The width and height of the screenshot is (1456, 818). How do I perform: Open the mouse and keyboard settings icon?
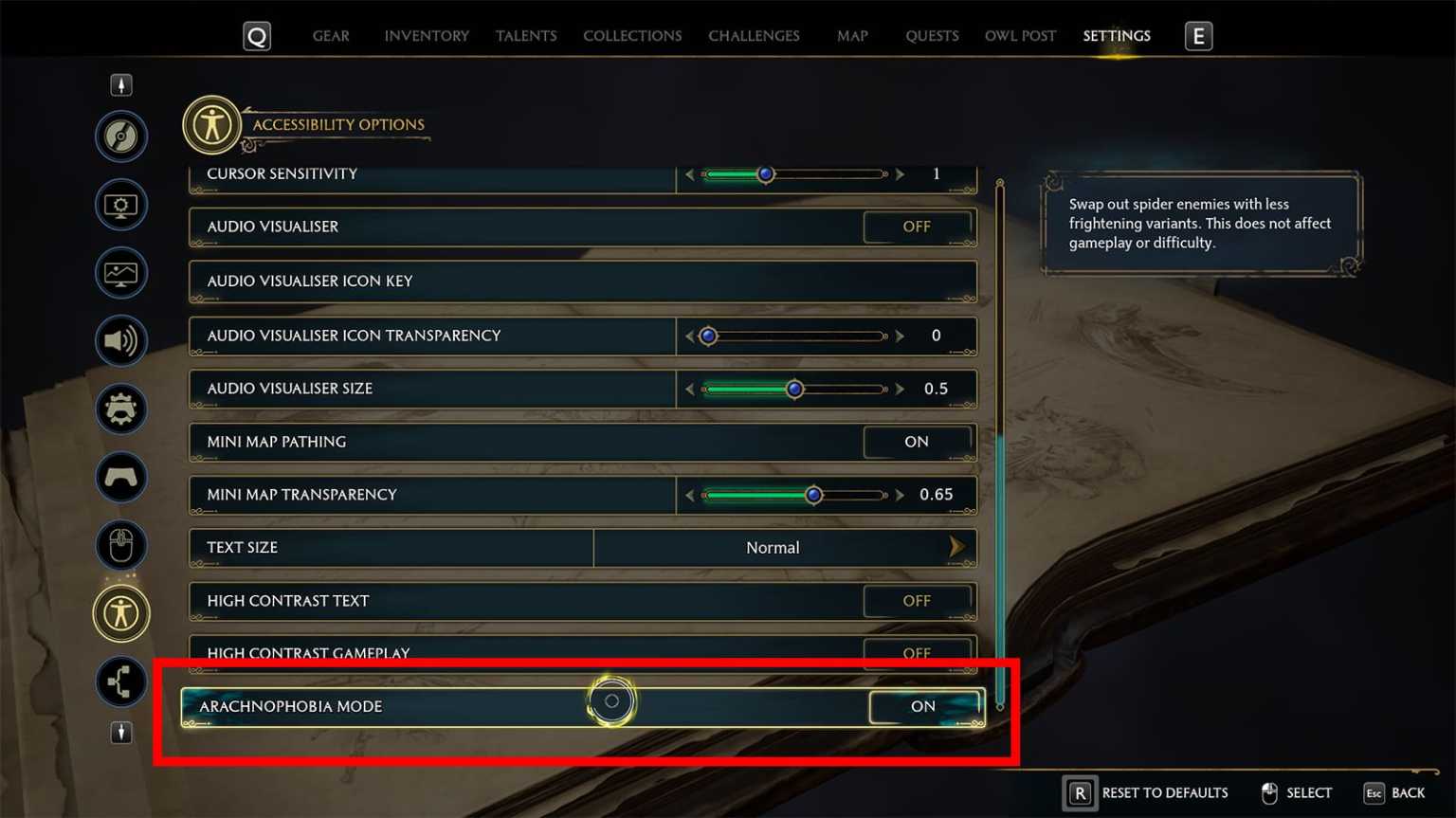tap(120, 545)
